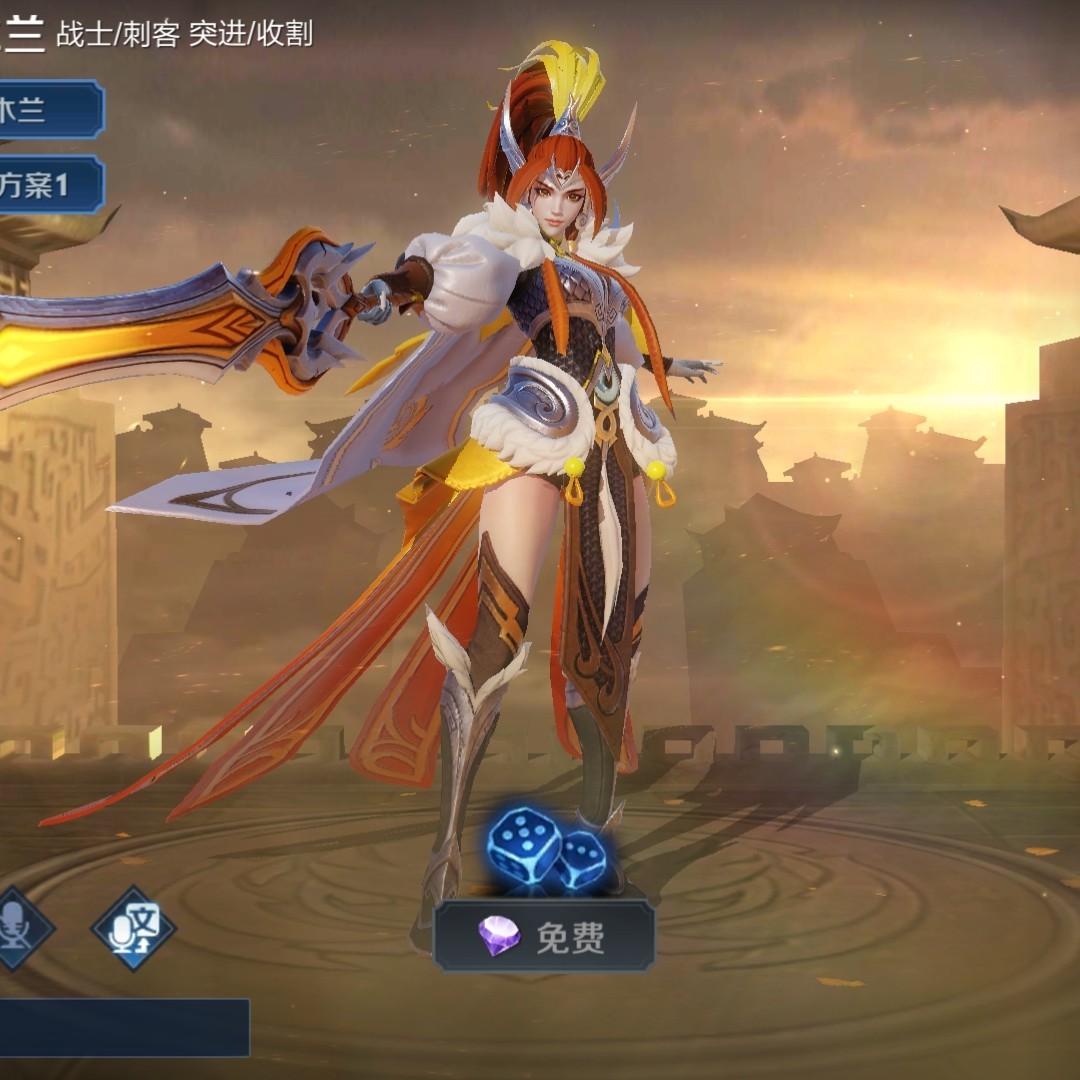Roll the blue dice icon
The width and height of the screenshot is (1080, 1080).
[x=546, y=851]
